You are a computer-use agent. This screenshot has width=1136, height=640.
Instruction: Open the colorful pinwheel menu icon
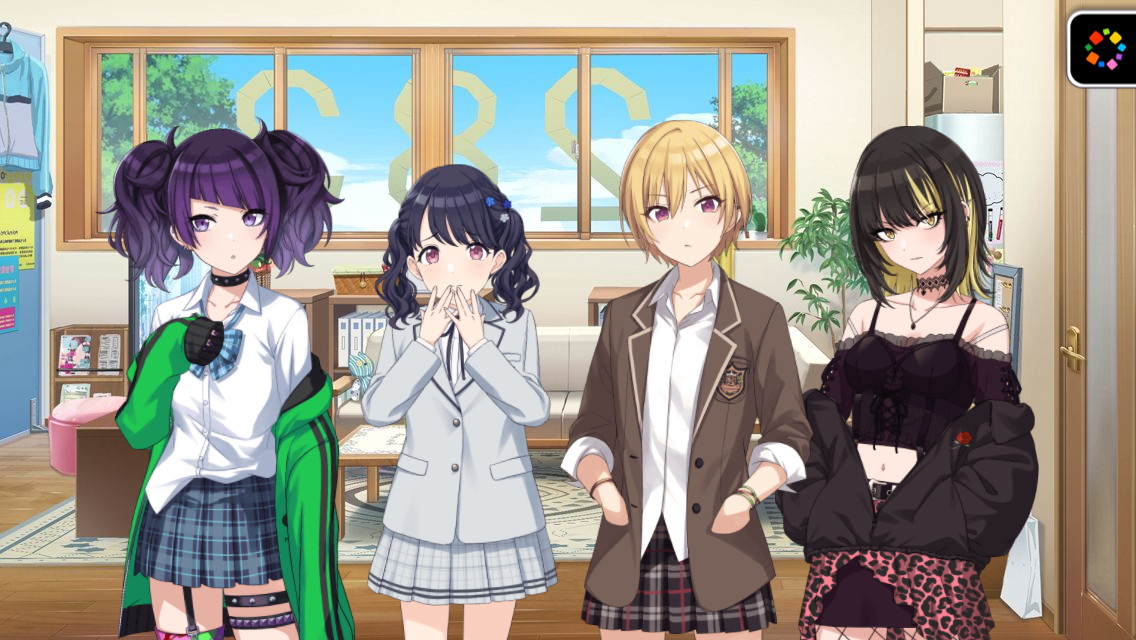click(x=1104, y=48)
